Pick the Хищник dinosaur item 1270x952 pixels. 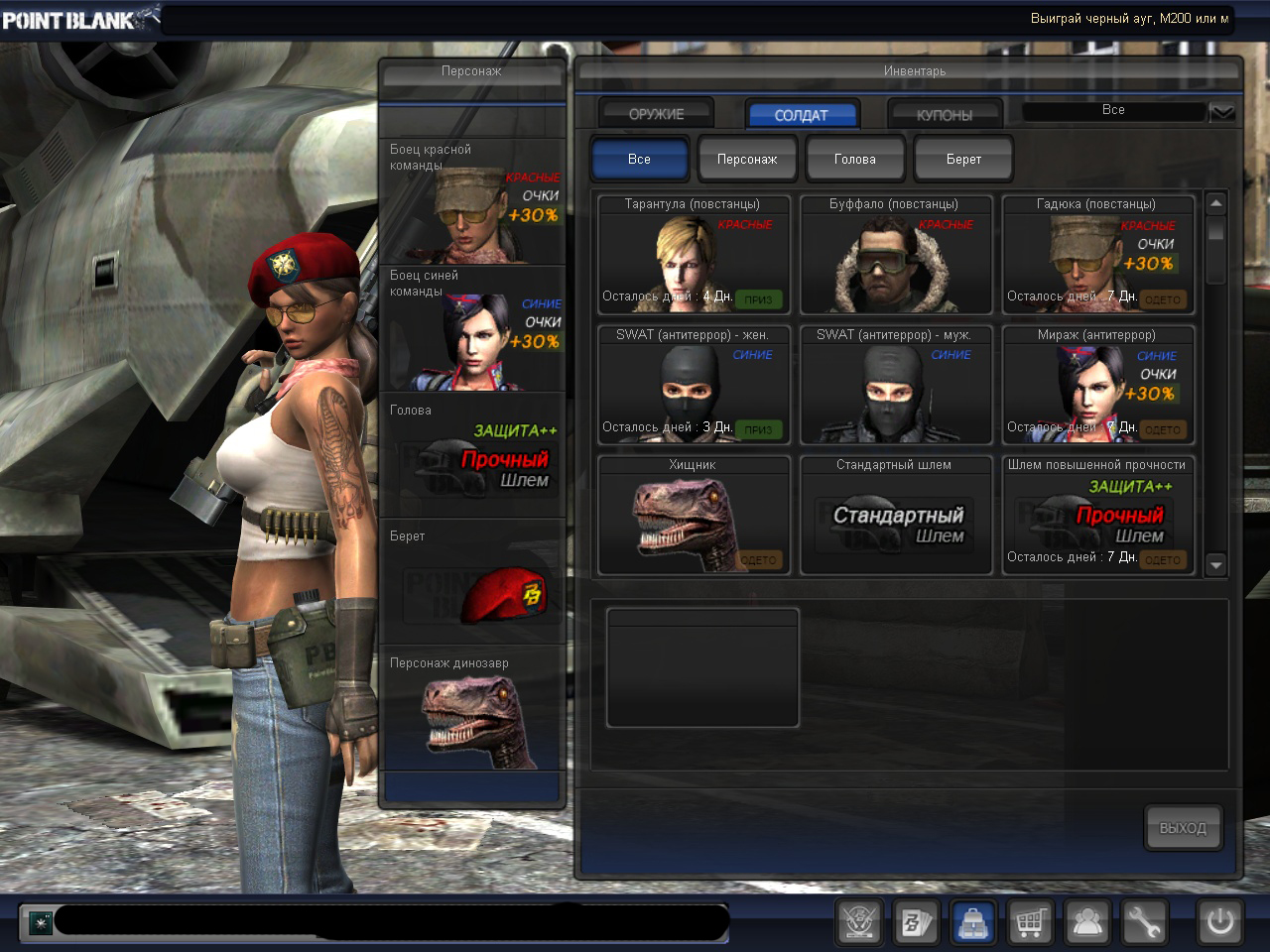tap(693, 516)
